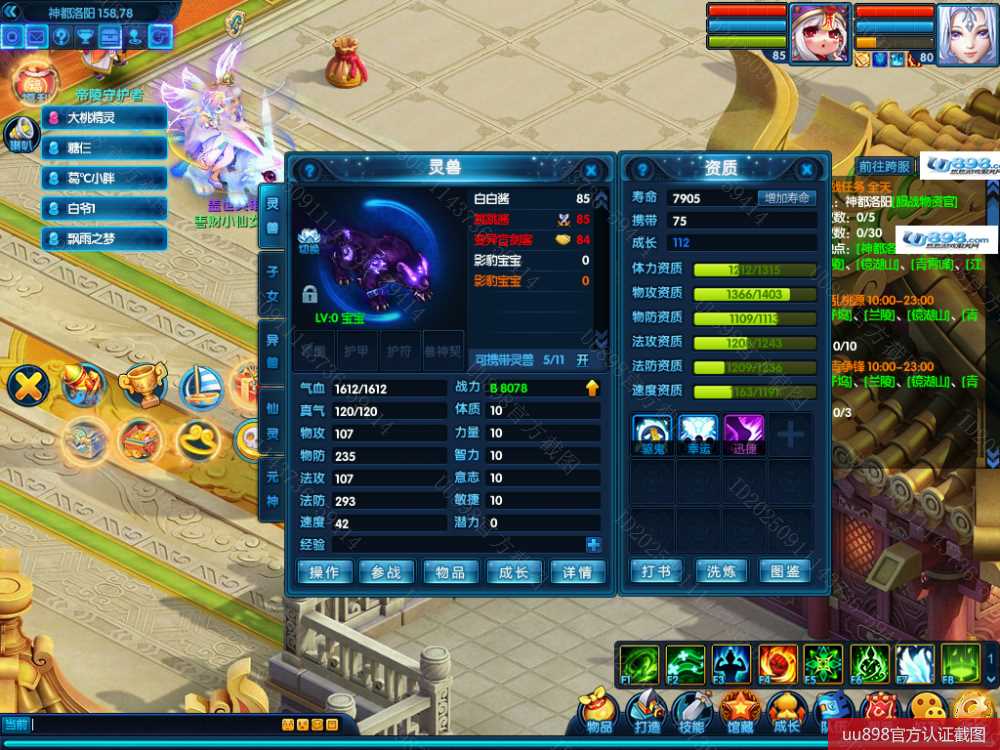Open the 图鉴 encyclopedia
This screenshot has height=750, width=1000.
(785, 571)
